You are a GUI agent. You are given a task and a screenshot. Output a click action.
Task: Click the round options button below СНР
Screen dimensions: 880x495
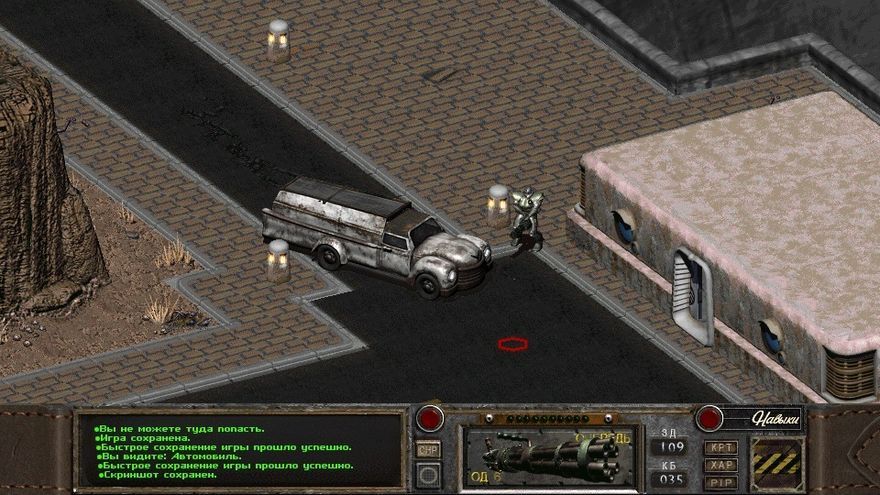tap(428, 474)
